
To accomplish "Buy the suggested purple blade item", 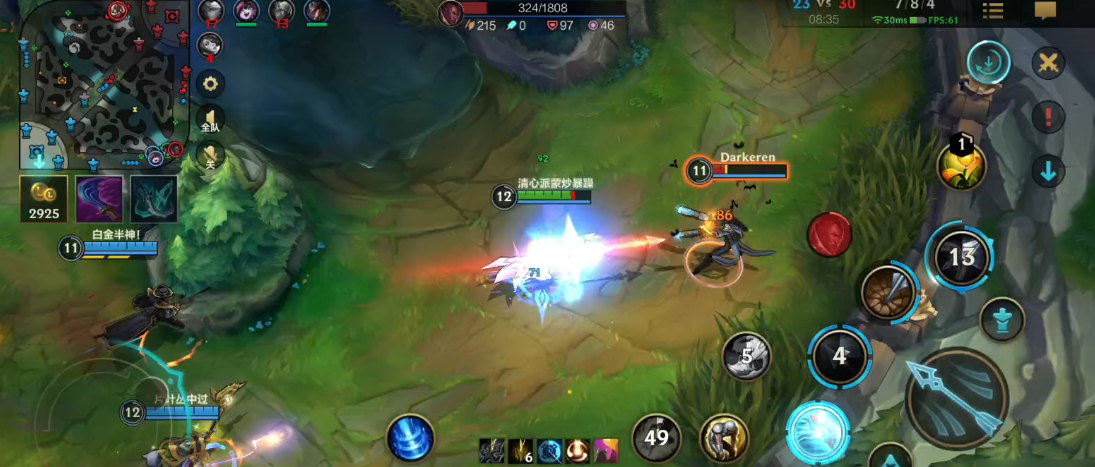I will point(100,199).
